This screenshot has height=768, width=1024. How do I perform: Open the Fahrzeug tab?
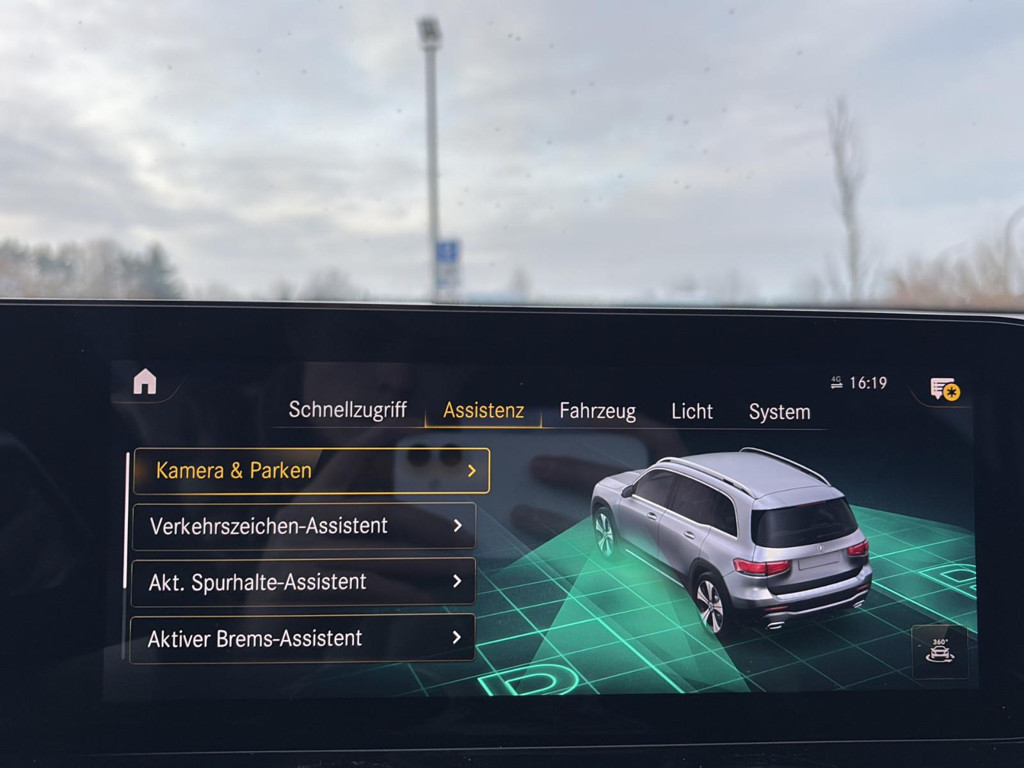[x=597, y=411]
